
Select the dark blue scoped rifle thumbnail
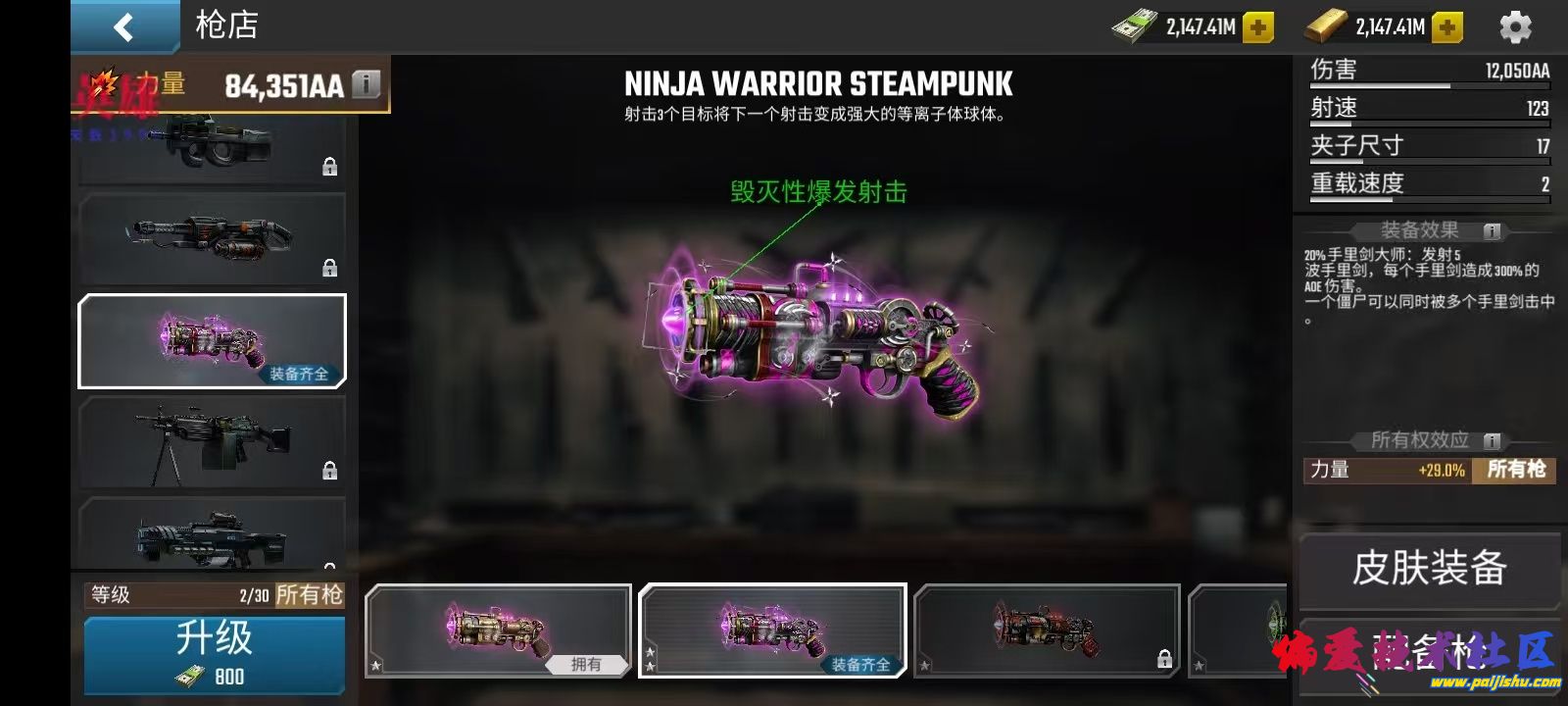(212, 534)
